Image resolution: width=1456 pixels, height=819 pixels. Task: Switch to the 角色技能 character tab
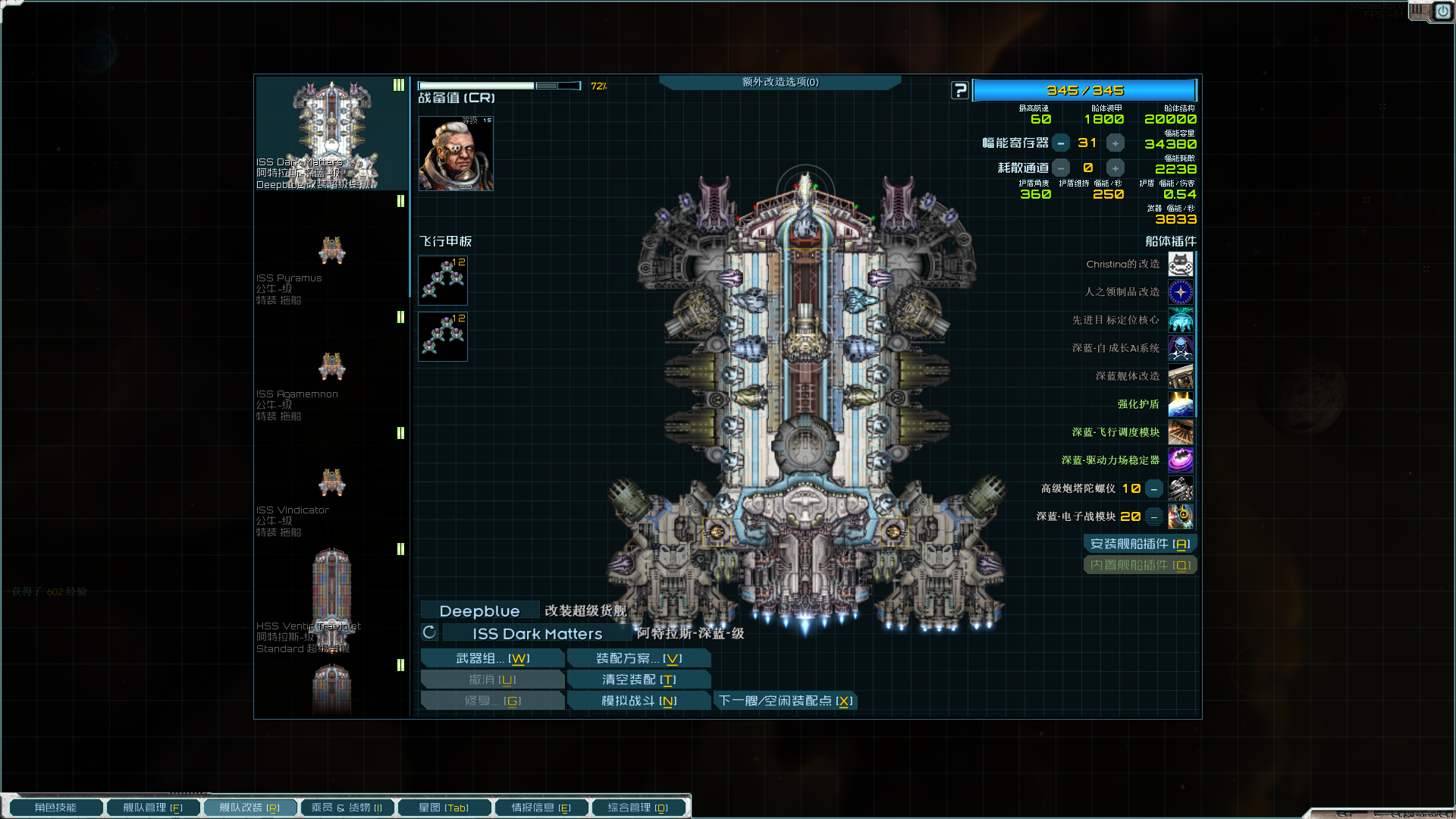pyautogui.click(x=55, y=808)
